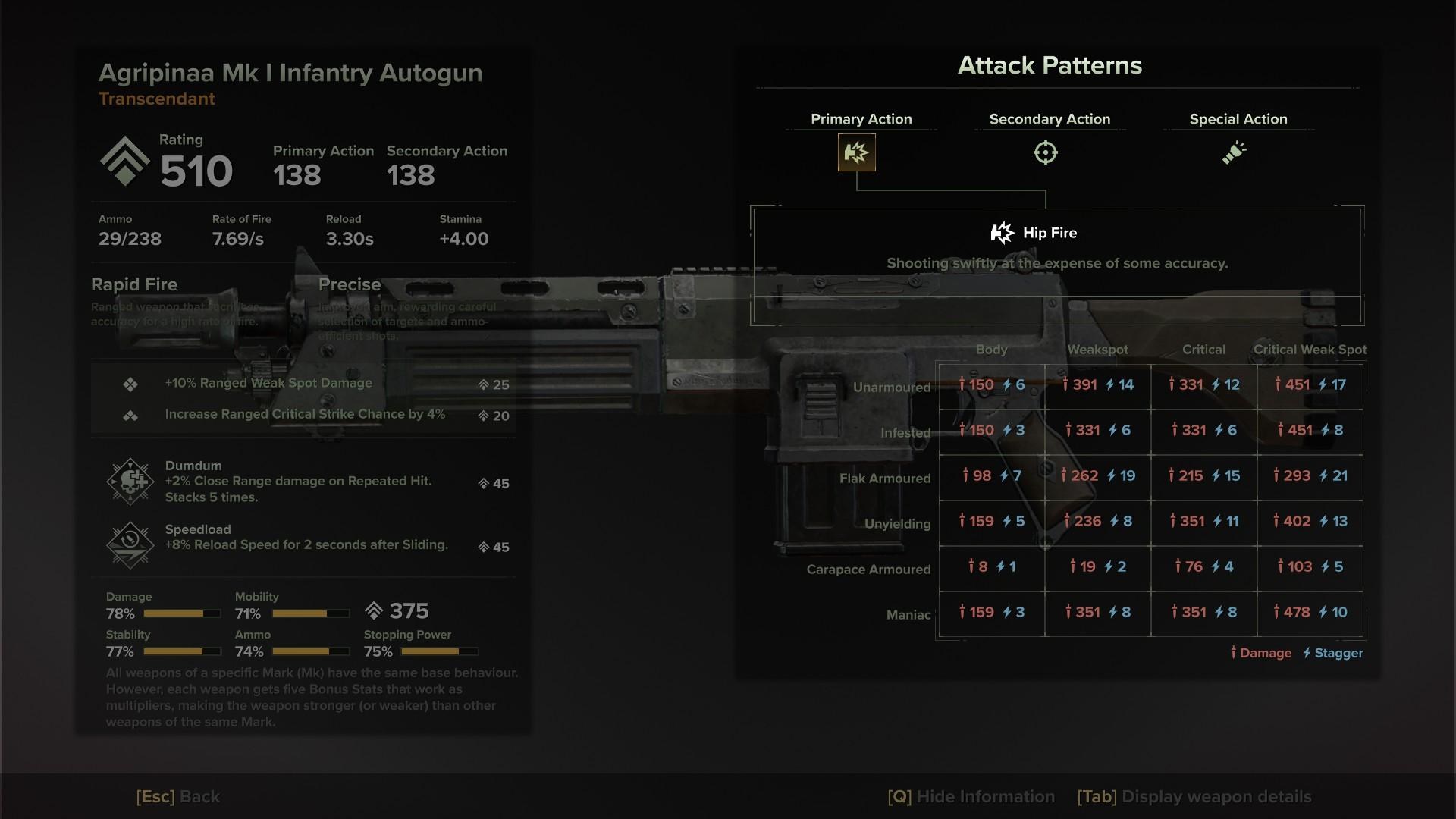Select the Dumdum blessing icon
The width and height of the screenshot is (1456, 819).
point(131,482)
